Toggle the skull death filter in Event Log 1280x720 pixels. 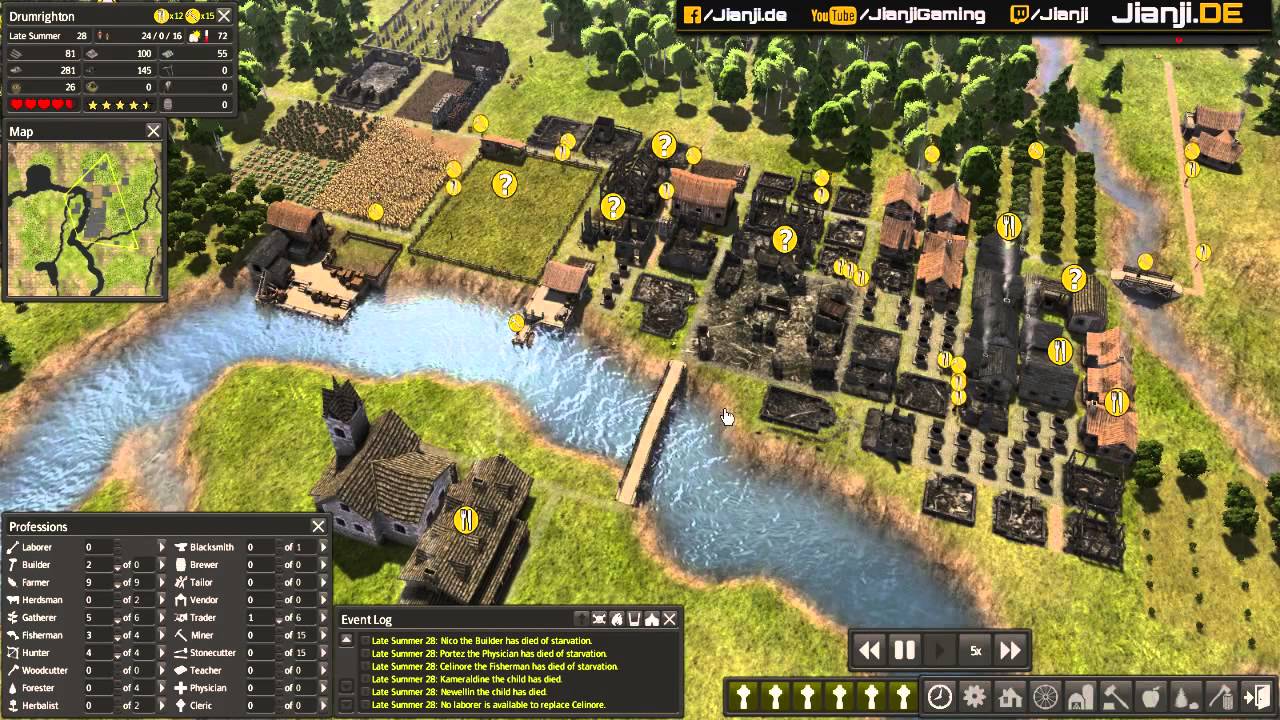pos(599,619)
